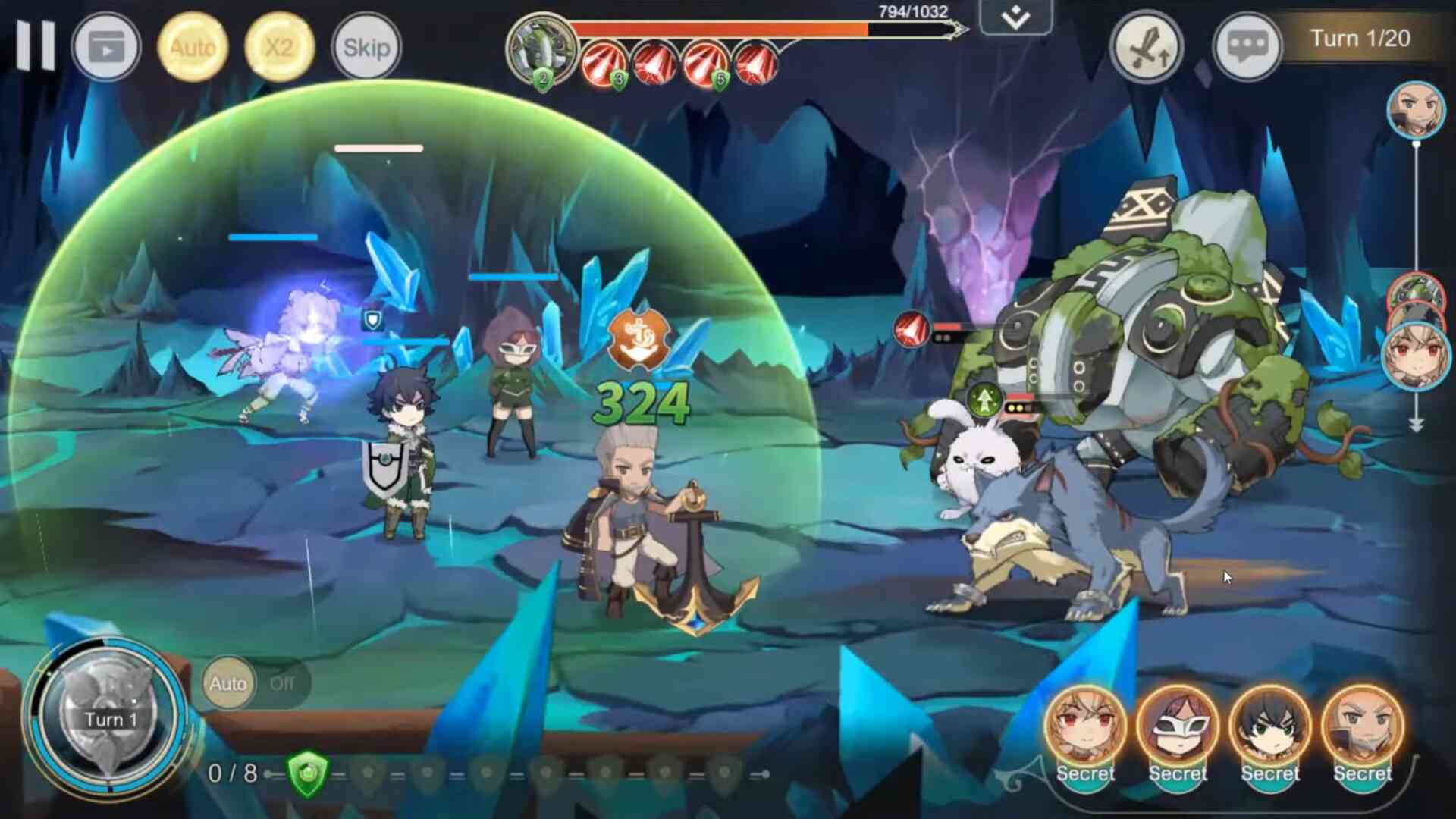Toggle the gold Auto battle button

(193, 47)
